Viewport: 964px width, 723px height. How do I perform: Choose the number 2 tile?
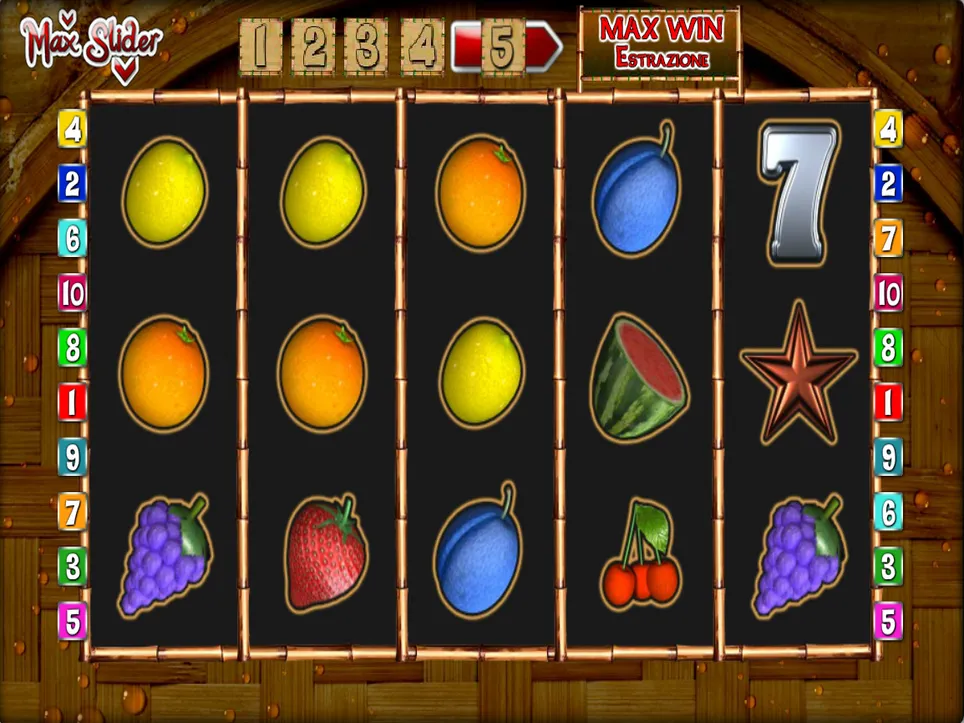(314, 47)
